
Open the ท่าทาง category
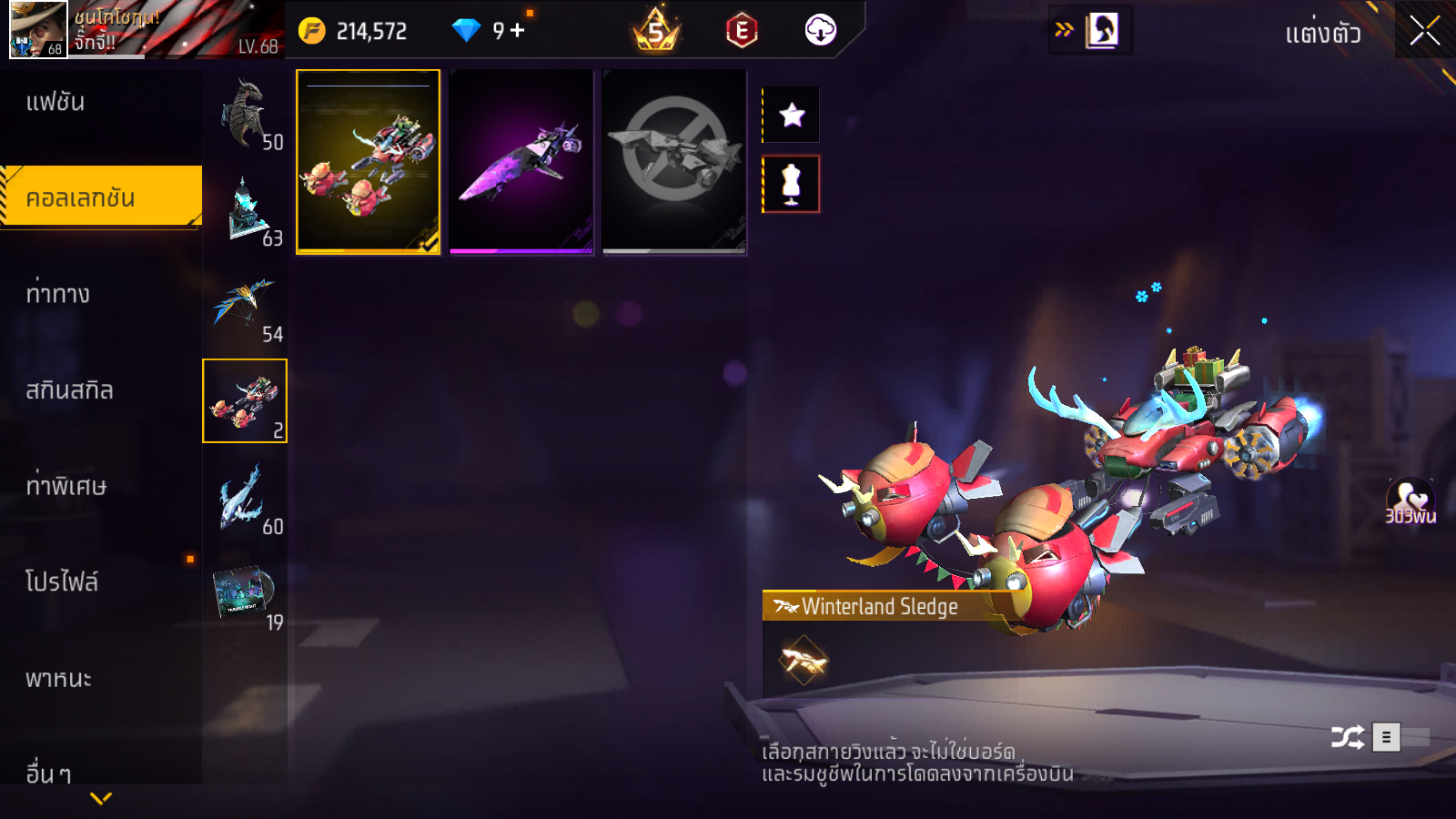pos(58,294)
